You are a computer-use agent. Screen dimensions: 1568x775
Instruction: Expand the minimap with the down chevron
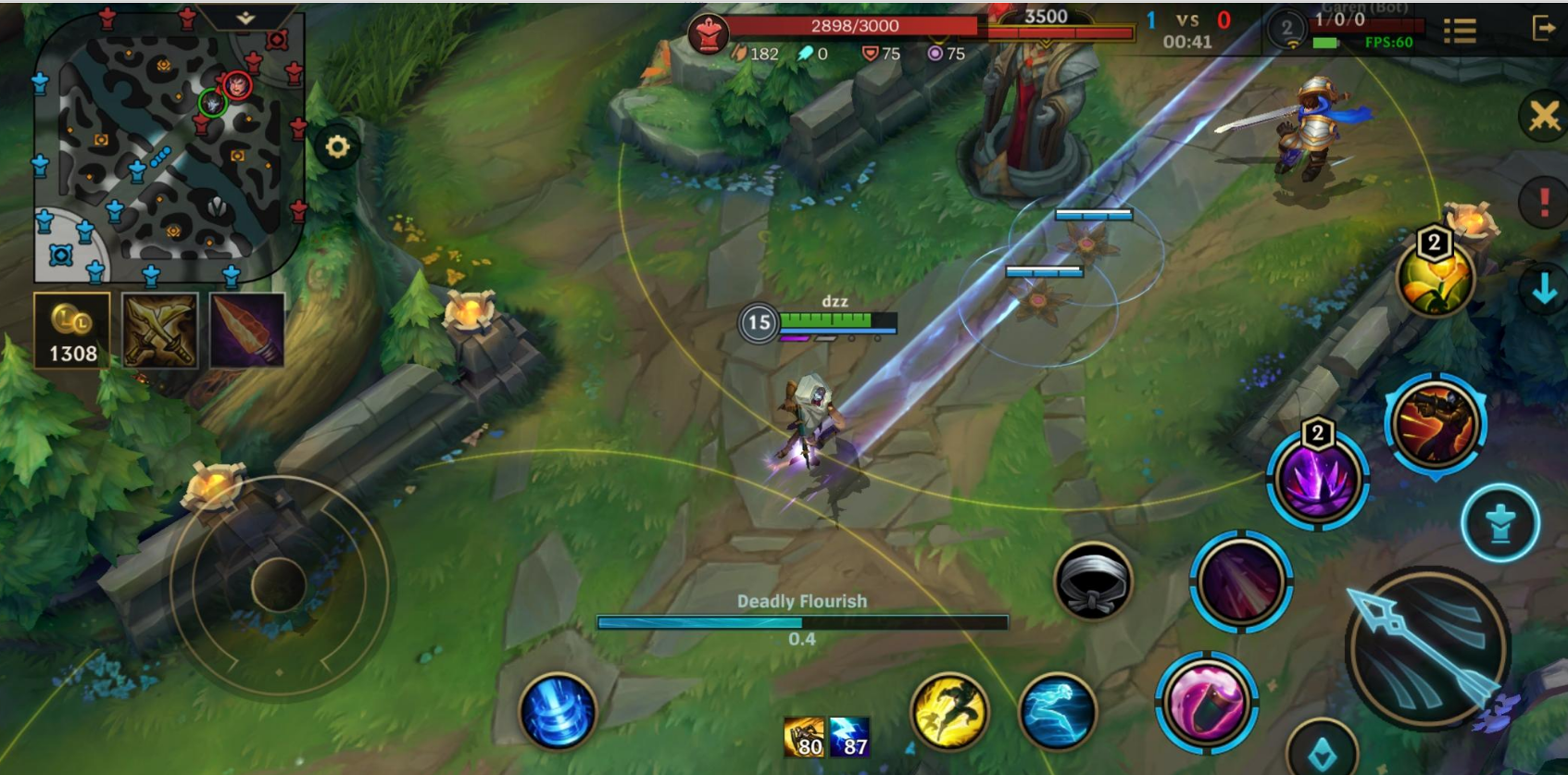pos(245,18)
